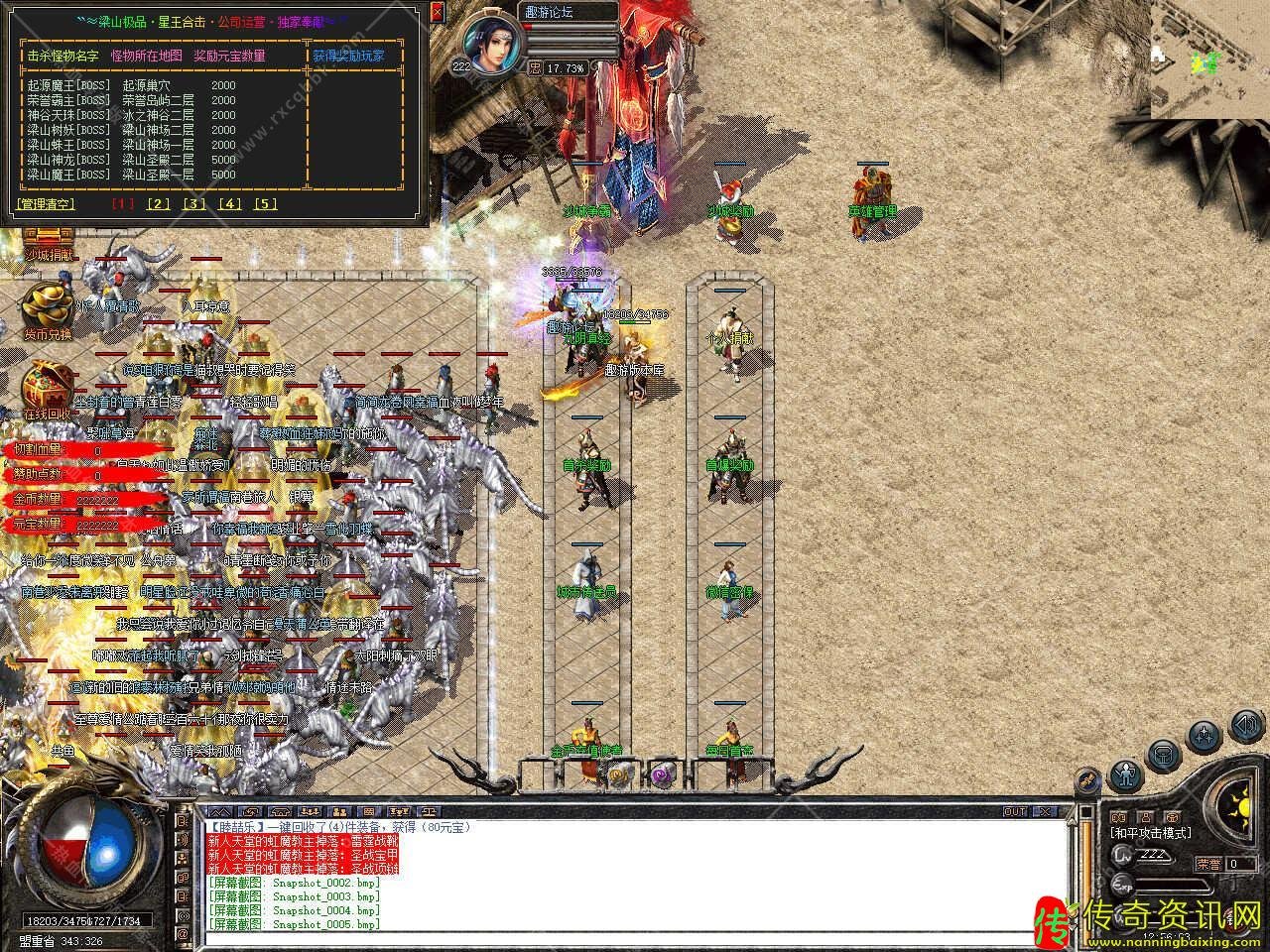
Task: Open the skills star round button
Action: pos(1205,736)
